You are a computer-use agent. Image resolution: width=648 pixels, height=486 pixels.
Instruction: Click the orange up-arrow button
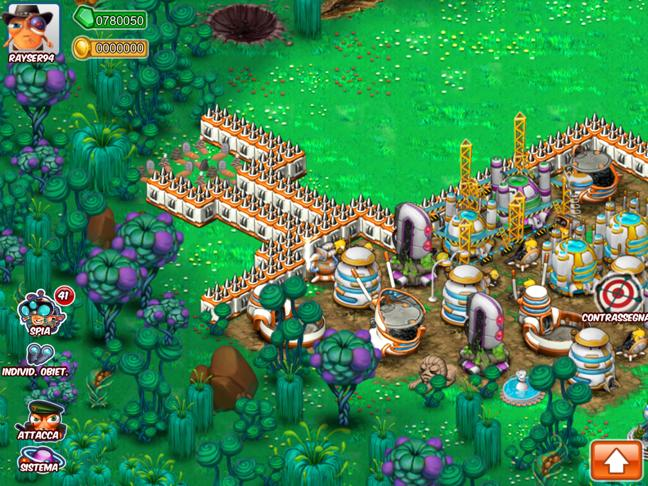[616, 460]
